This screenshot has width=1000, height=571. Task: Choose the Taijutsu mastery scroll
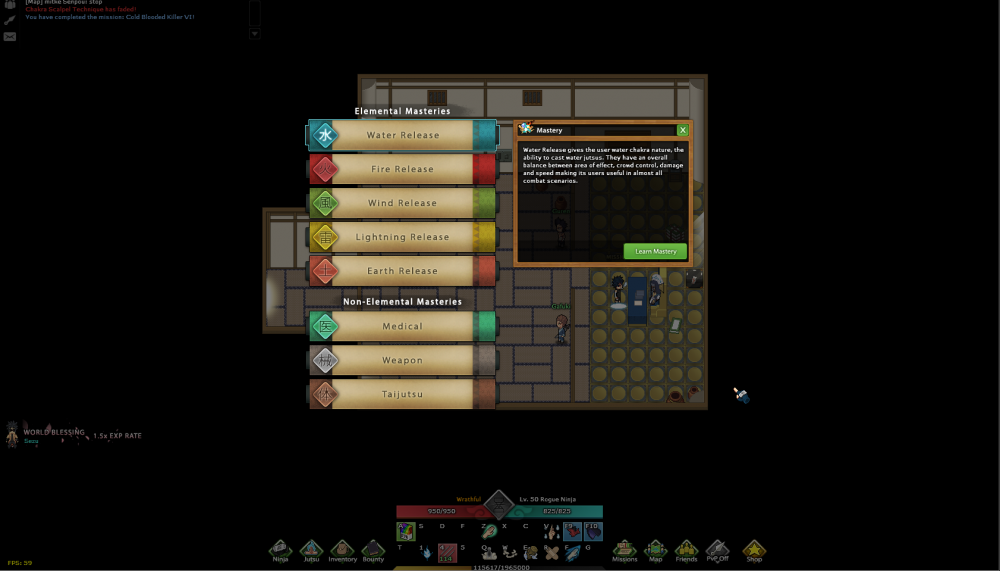pos(402,394)
